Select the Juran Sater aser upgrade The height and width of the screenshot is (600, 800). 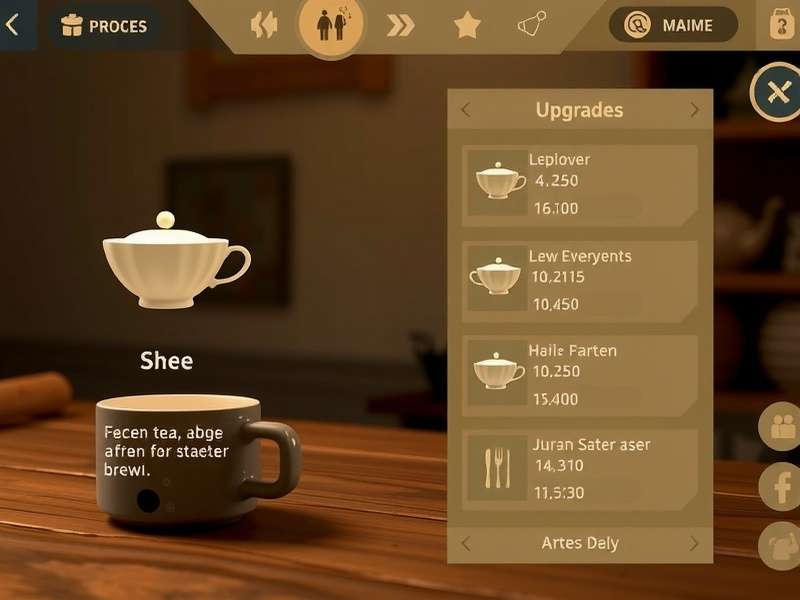pos(580,468)
